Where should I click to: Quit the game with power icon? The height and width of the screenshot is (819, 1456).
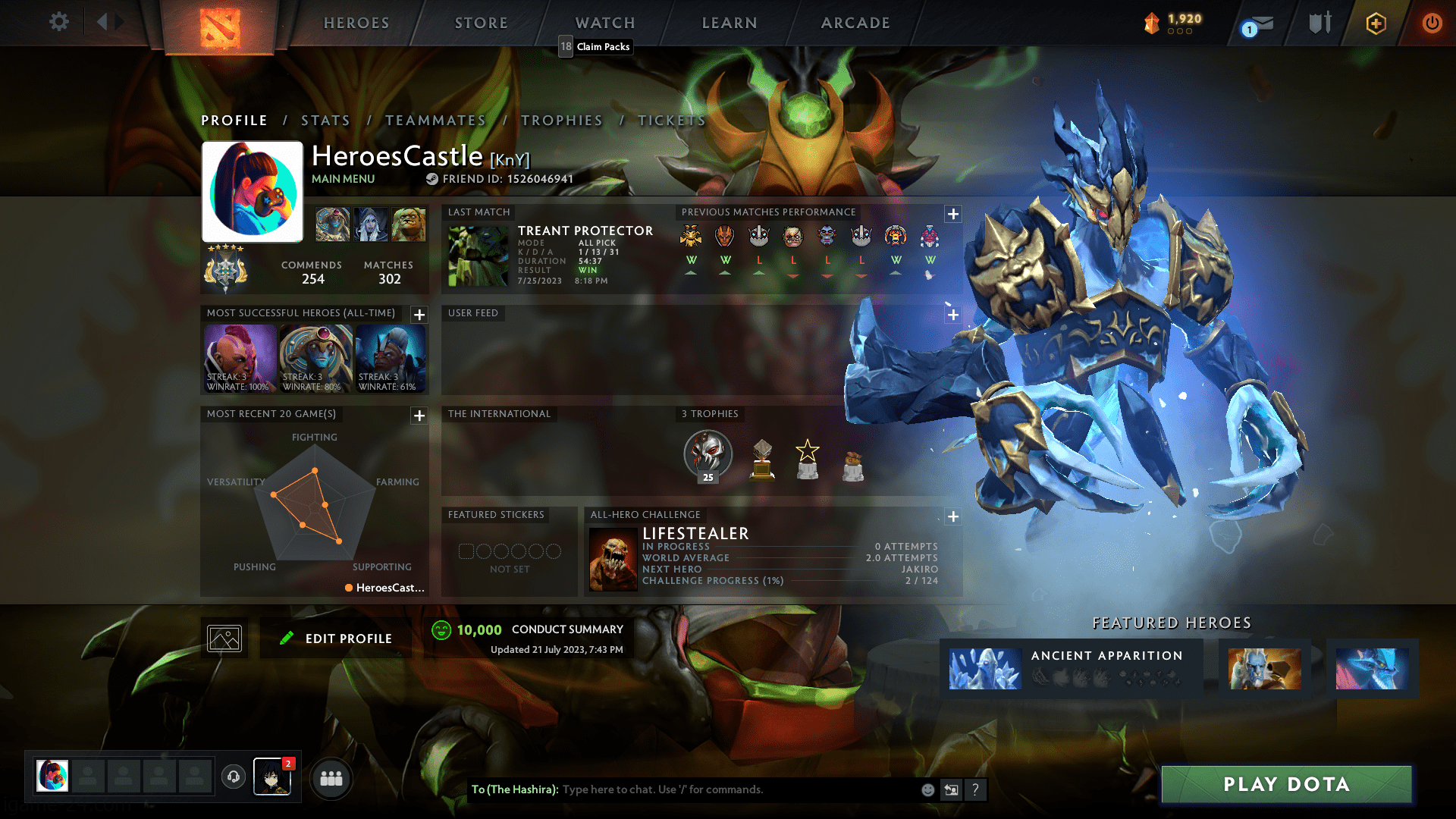pos(1432,23)
